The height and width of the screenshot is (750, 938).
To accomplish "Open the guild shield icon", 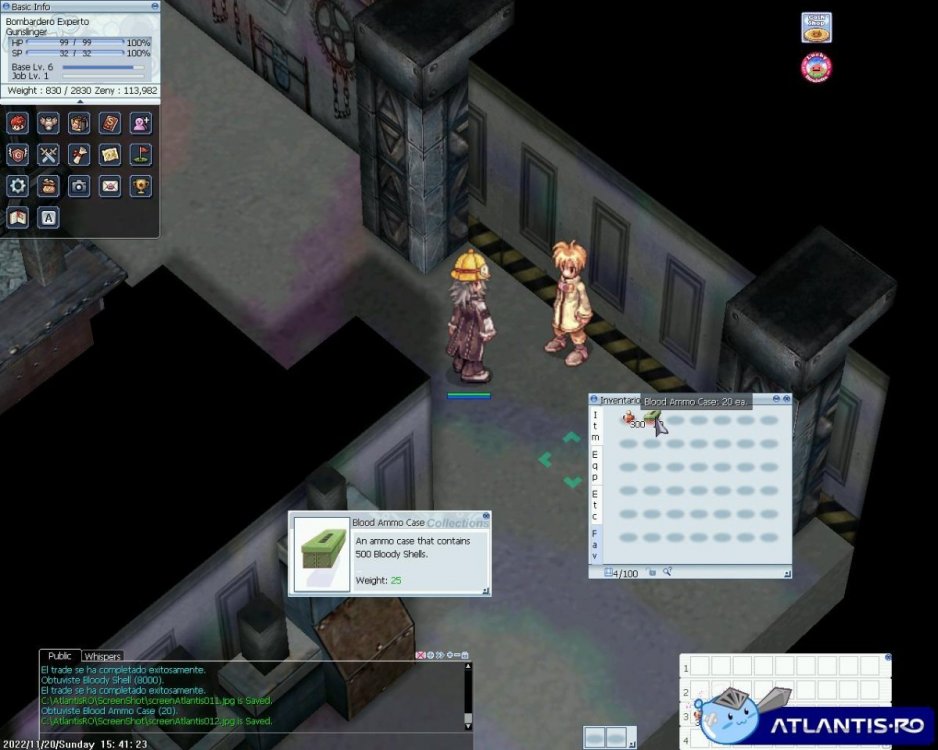I will click(18, 154).
